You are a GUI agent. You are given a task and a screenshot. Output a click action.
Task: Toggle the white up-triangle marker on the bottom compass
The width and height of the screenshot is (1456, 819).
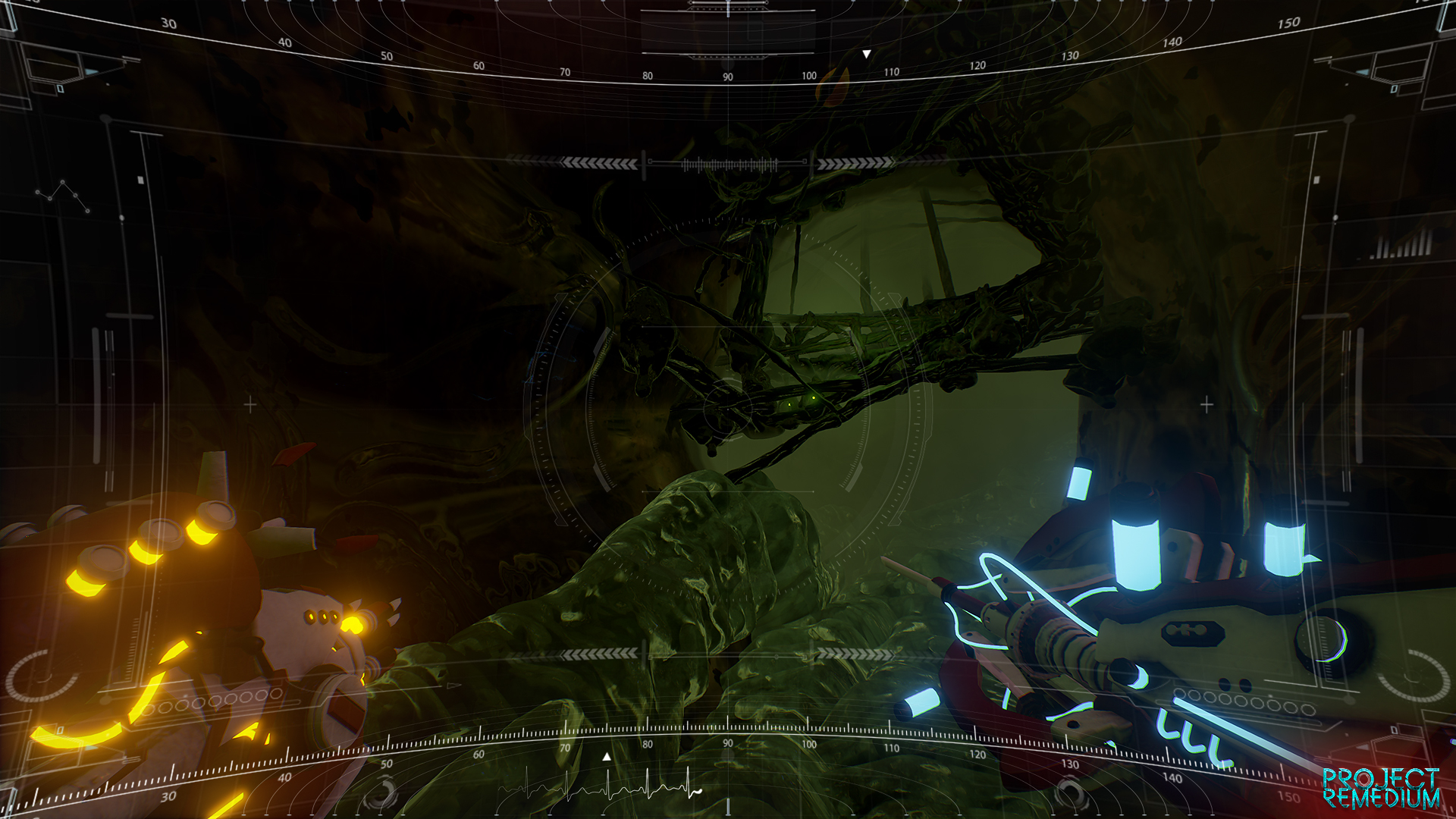click(605, 755)
